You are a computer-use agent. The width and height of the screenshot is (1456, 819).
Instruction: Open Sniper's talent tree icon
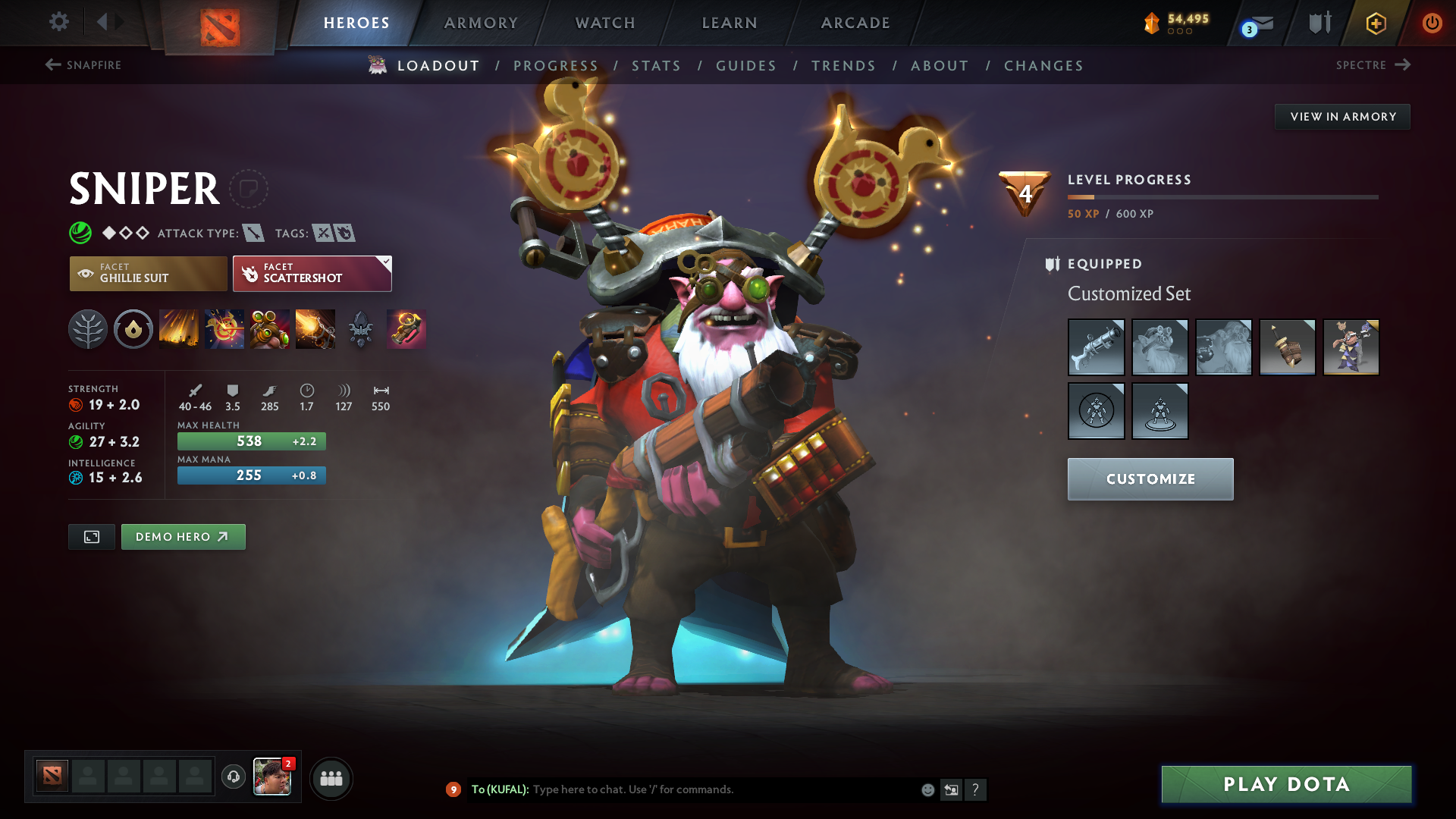pyautogui.click(x=88, y=329)
